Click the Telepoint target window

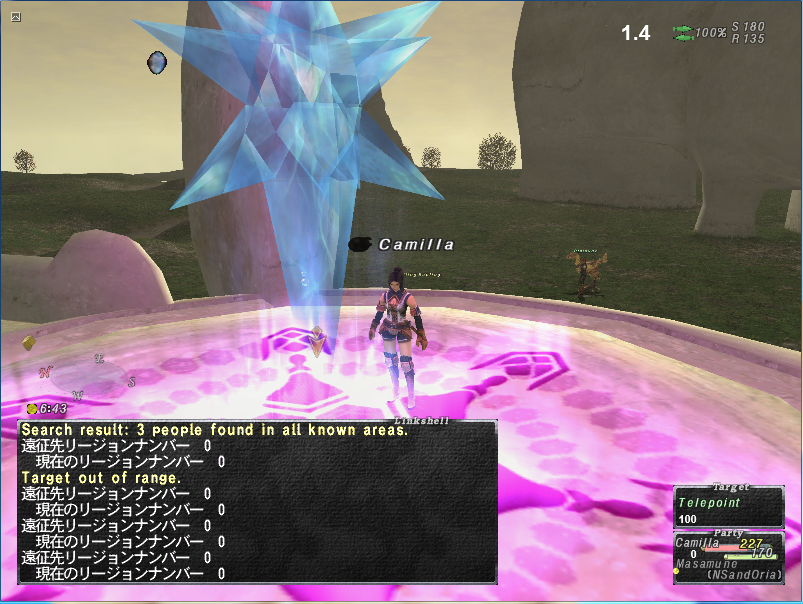[x=727, y=506]
